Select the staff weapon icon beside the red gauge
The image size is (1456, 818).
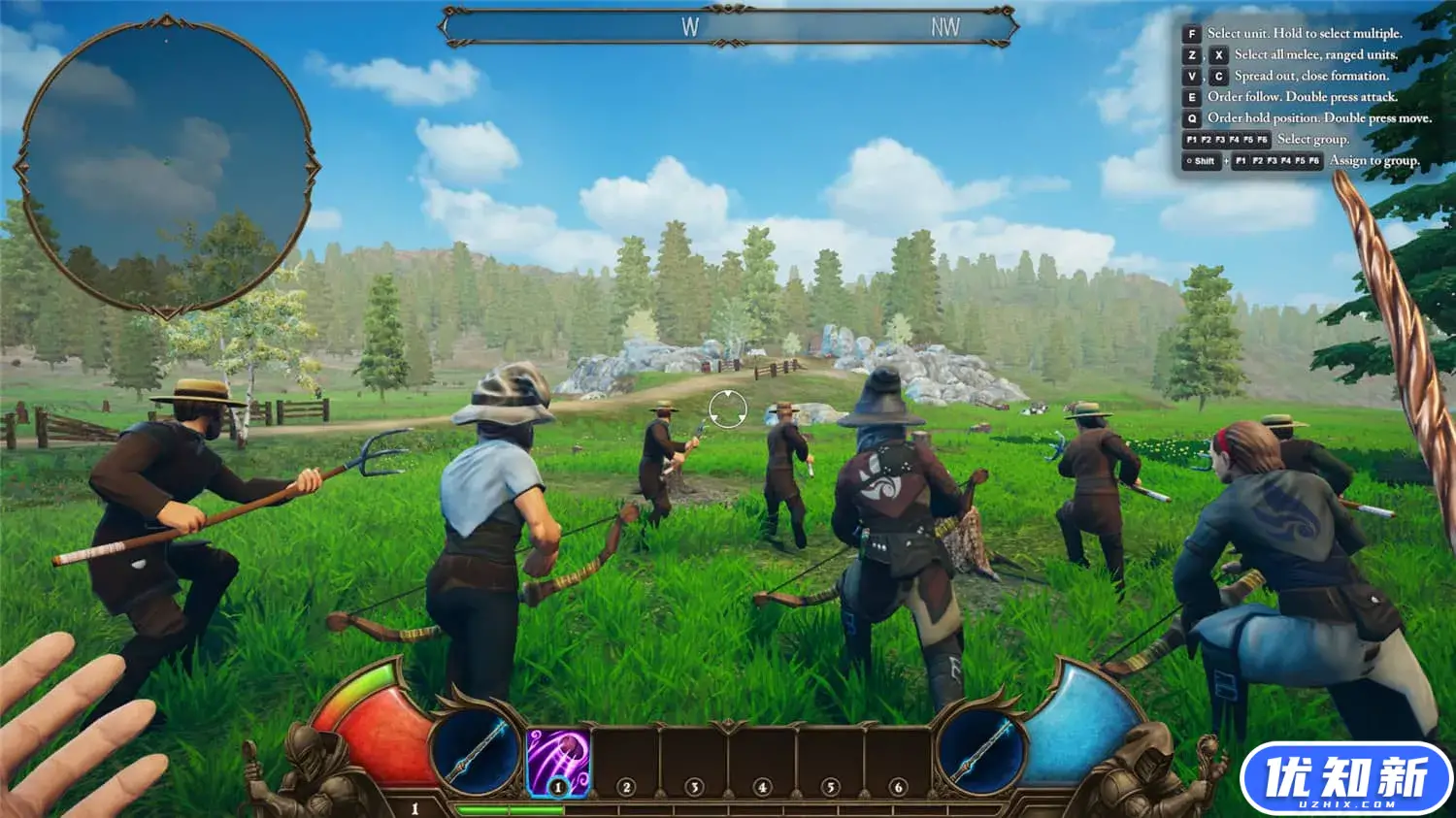coord(476,751)
